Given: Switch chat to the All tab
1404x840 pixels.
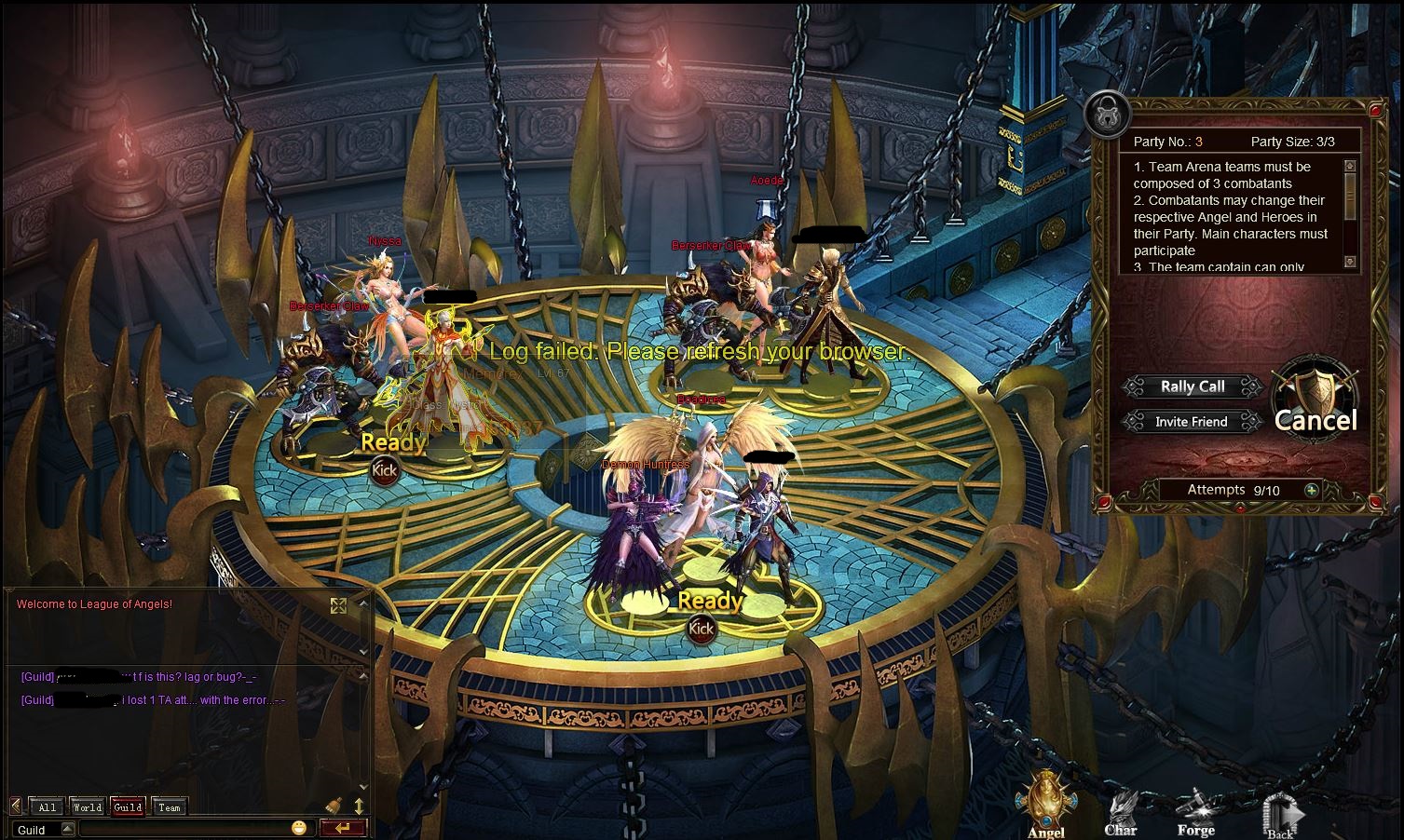Looking at the screenshot, I should click(x=48, y=807).
